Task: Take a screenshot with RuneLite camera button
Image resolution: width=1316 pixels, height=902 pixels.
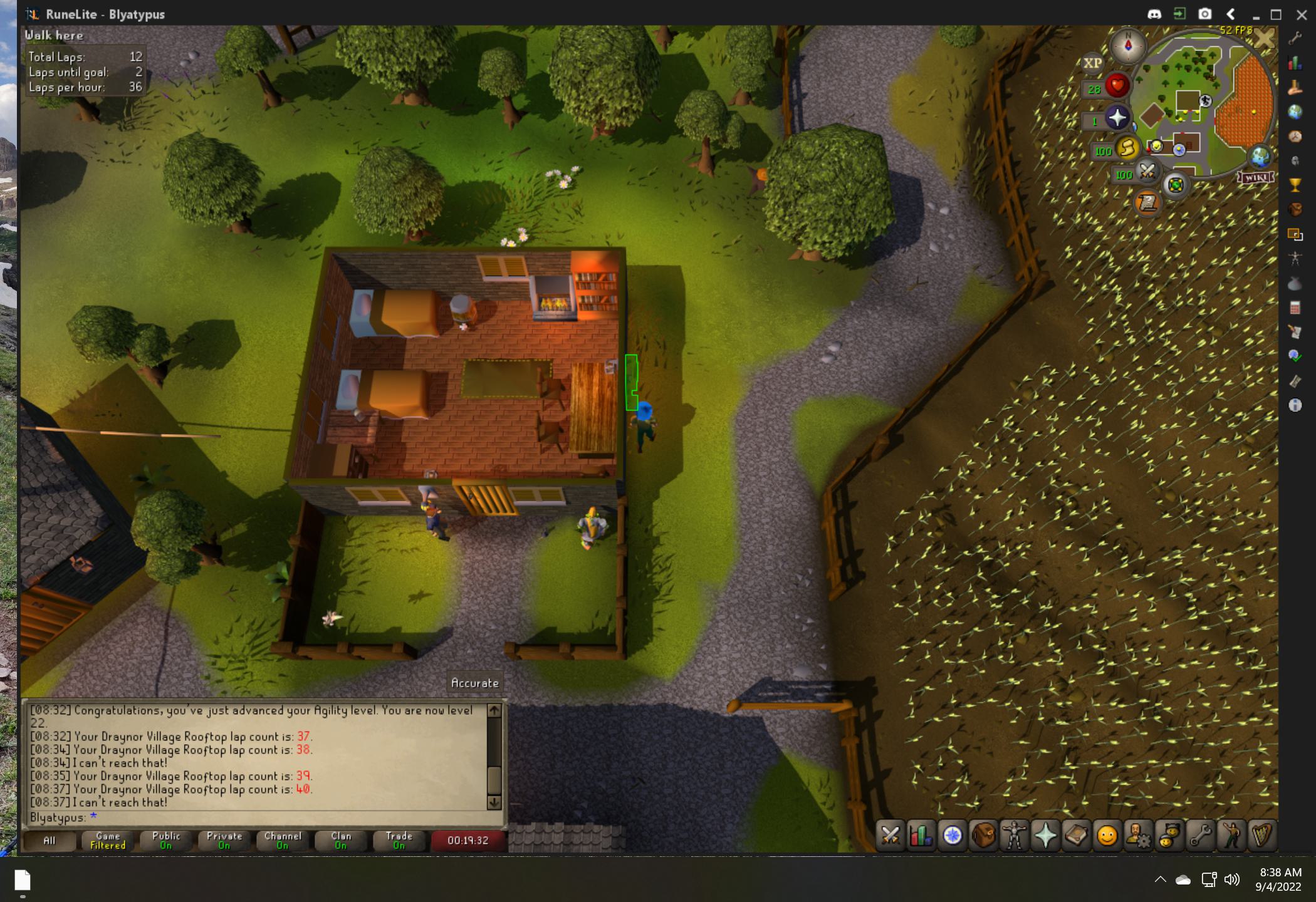Action: (1204, 14)
